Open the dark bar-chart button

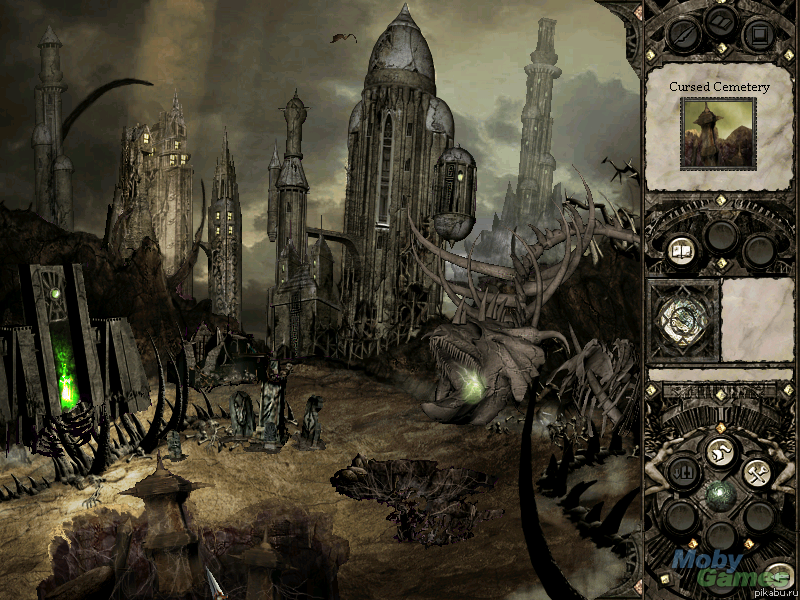pyautogui.click(x=683, y=472)
